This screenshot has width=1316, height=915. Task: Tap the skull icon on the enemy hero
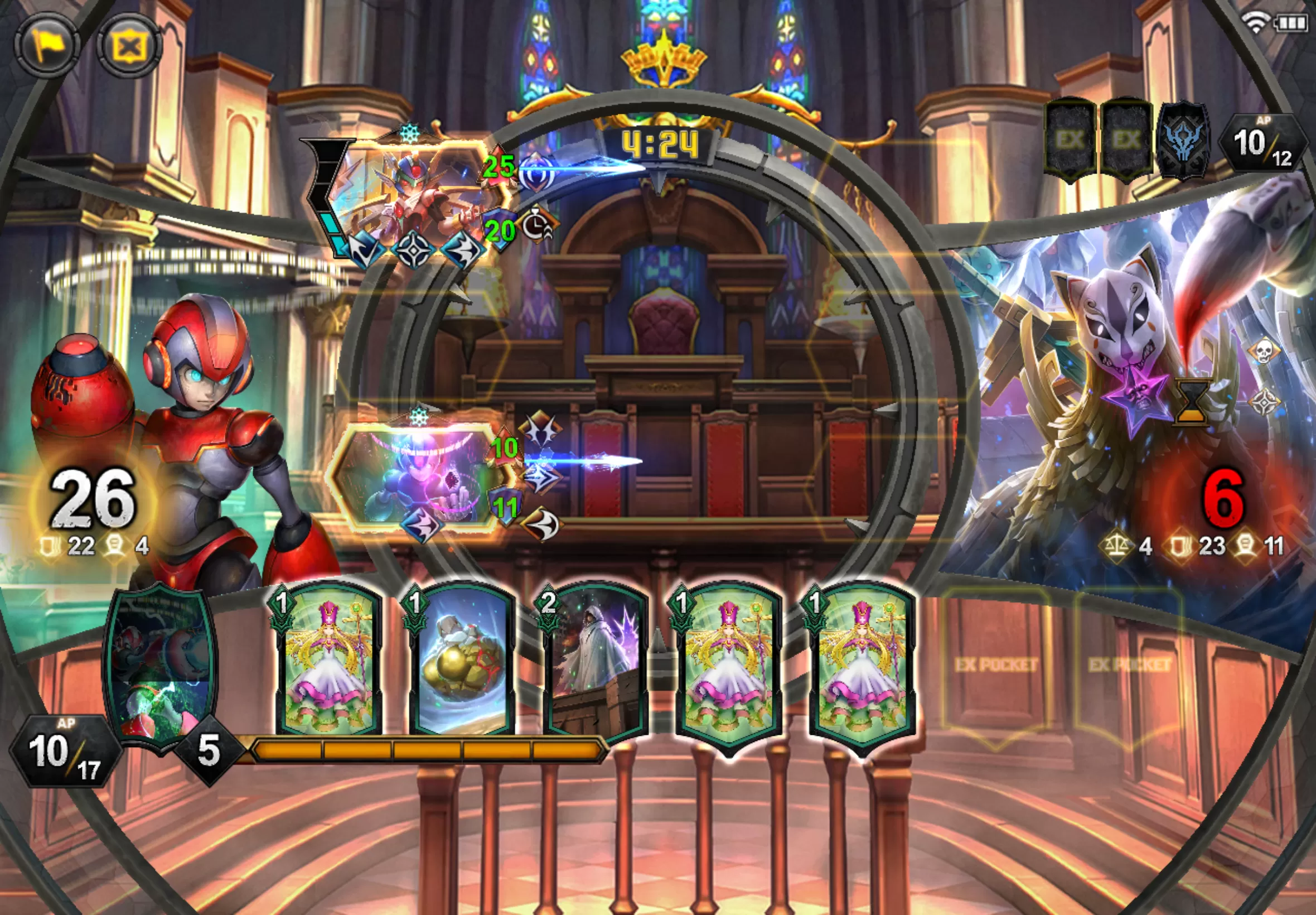(1263, 350)
